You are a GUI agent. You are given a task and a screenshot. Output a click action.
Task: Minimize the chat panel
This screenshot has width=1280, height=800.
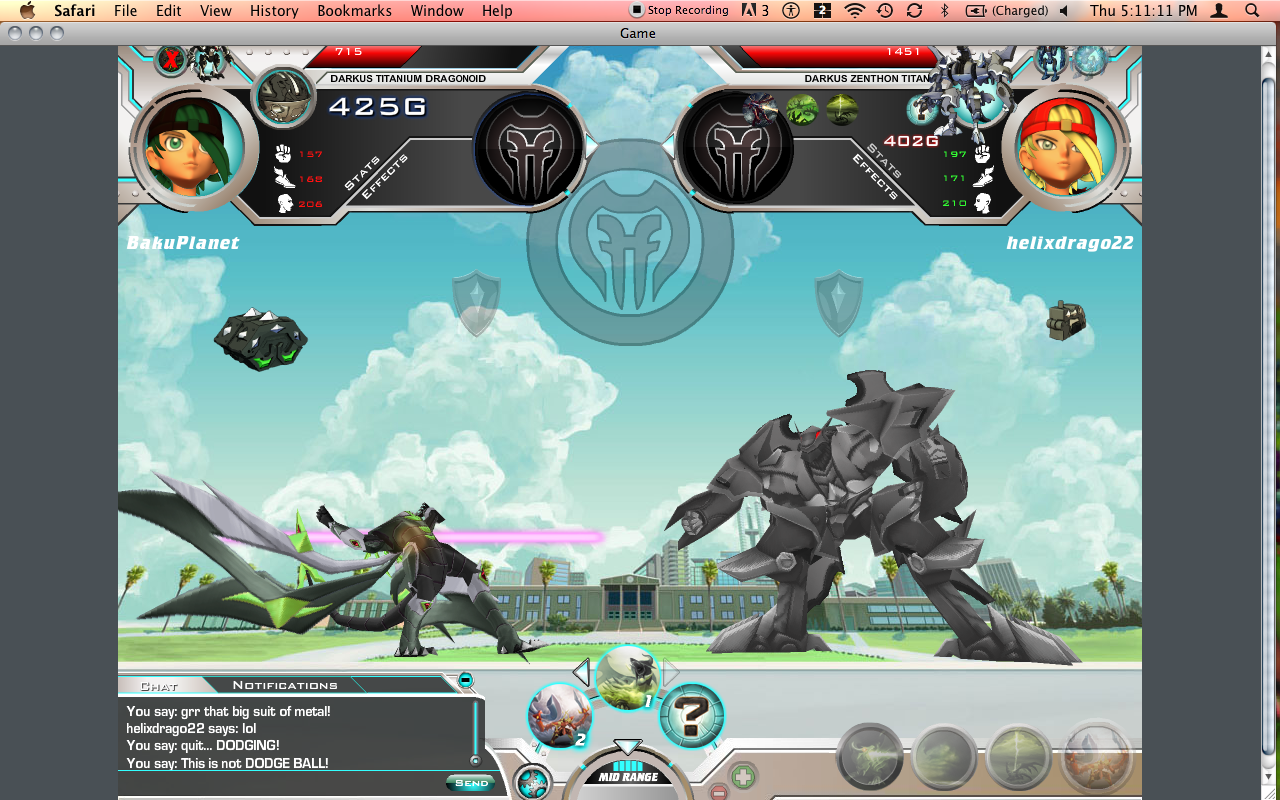pos(466,680)
